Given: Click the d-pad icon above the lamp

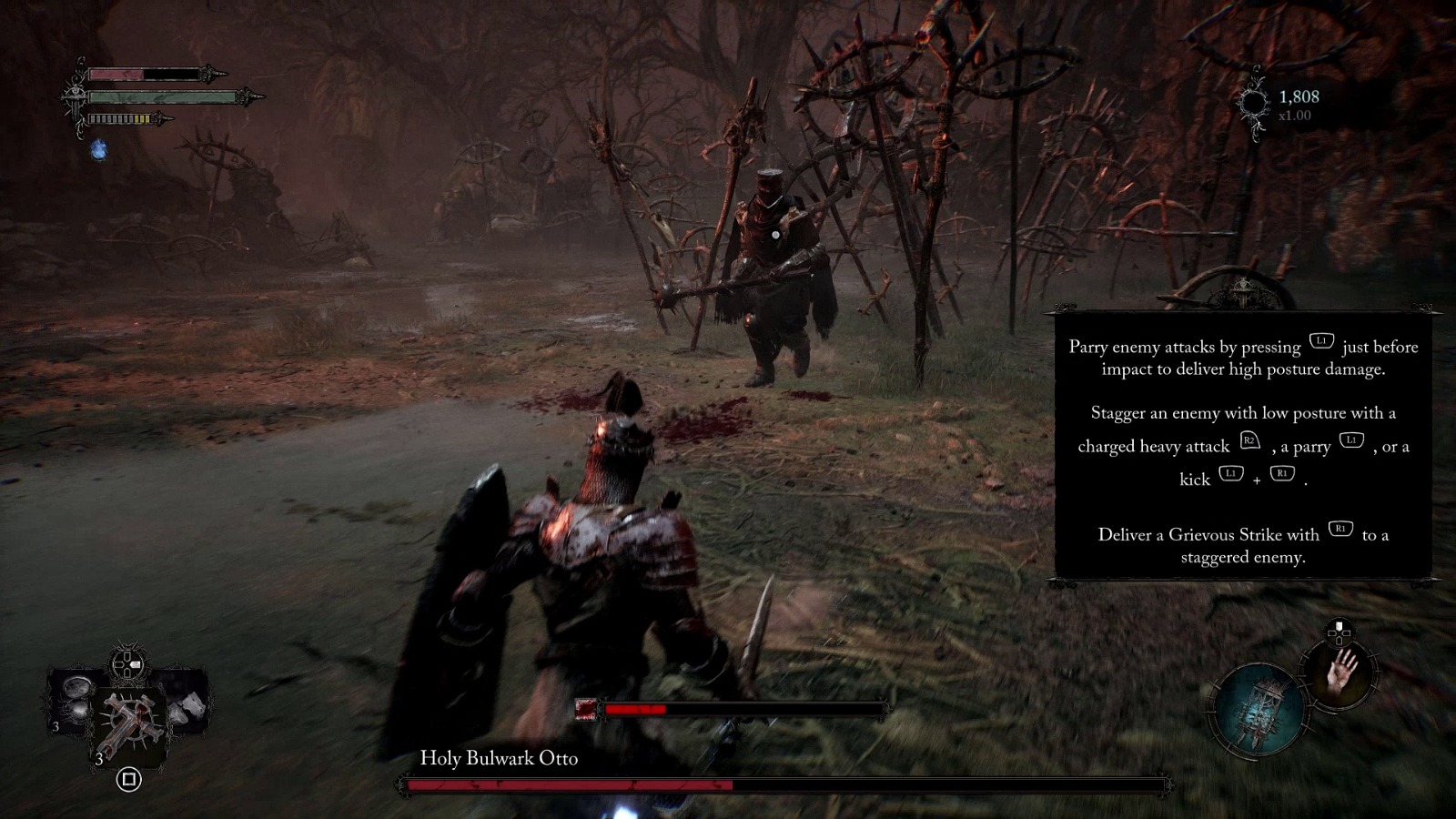Looking at the screenshot, I should [x=1338, y=632].
